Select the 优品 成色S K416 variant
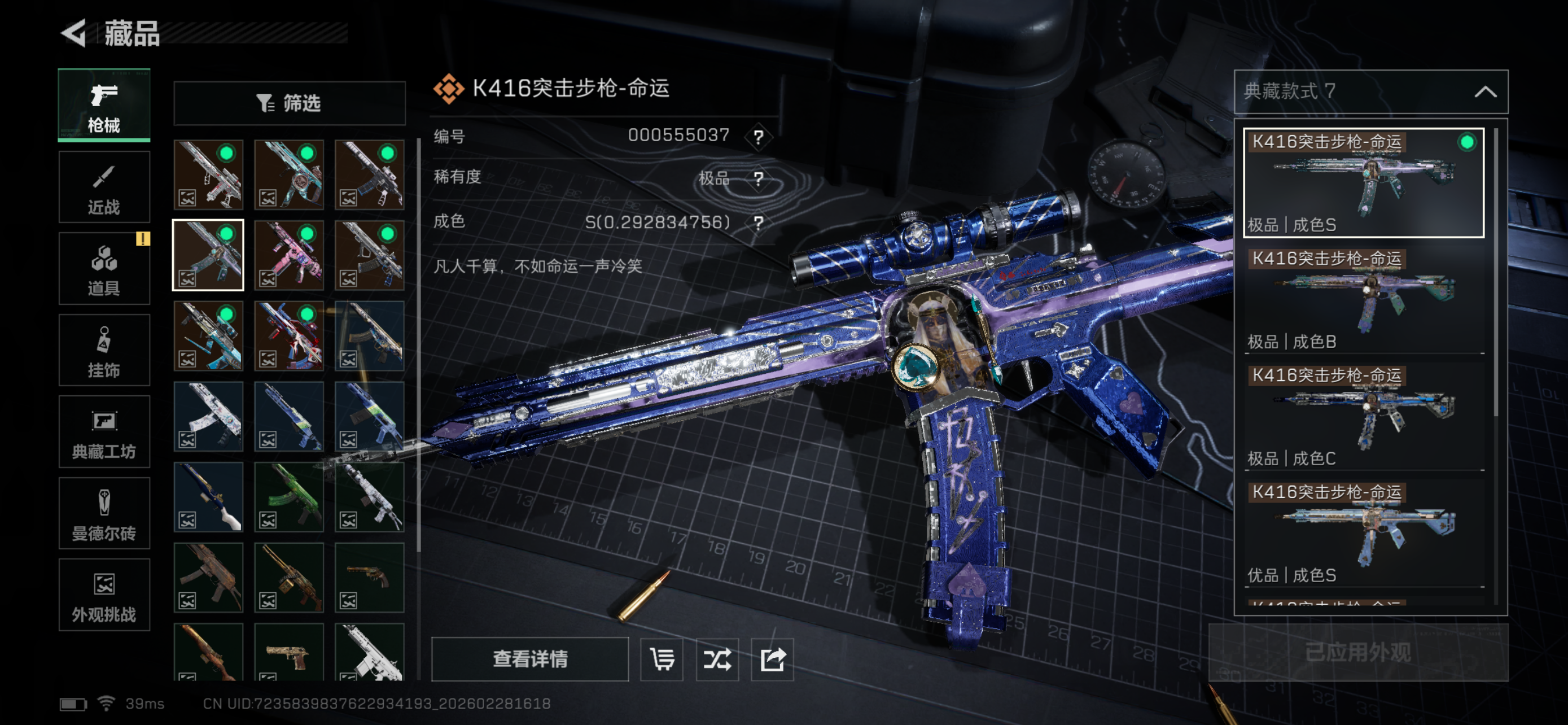Screen dimensions: 1568x725 coord(1364,533)
